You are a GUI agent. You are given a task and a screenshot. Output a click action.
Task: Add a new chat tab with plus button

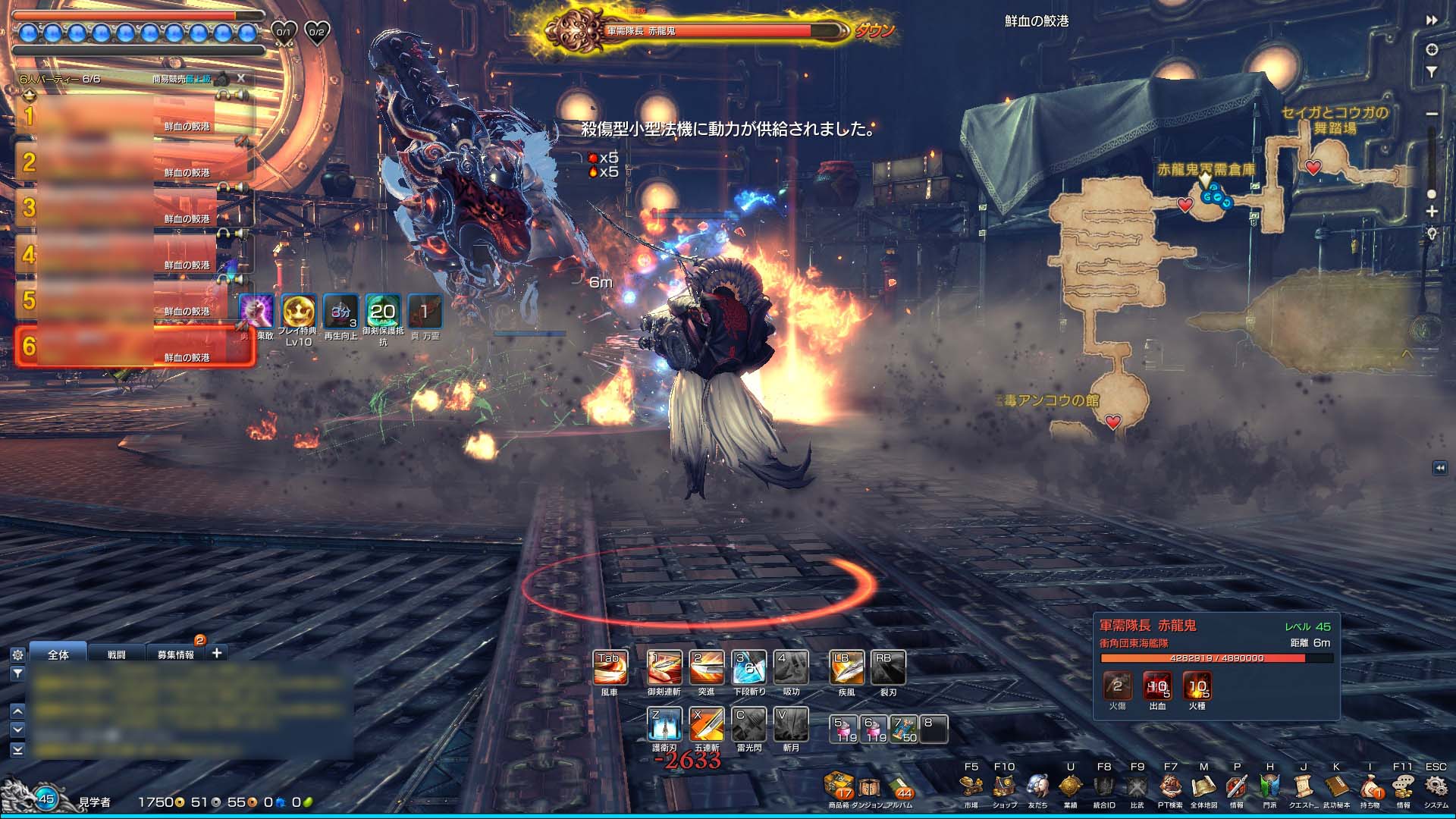[217, 653]
